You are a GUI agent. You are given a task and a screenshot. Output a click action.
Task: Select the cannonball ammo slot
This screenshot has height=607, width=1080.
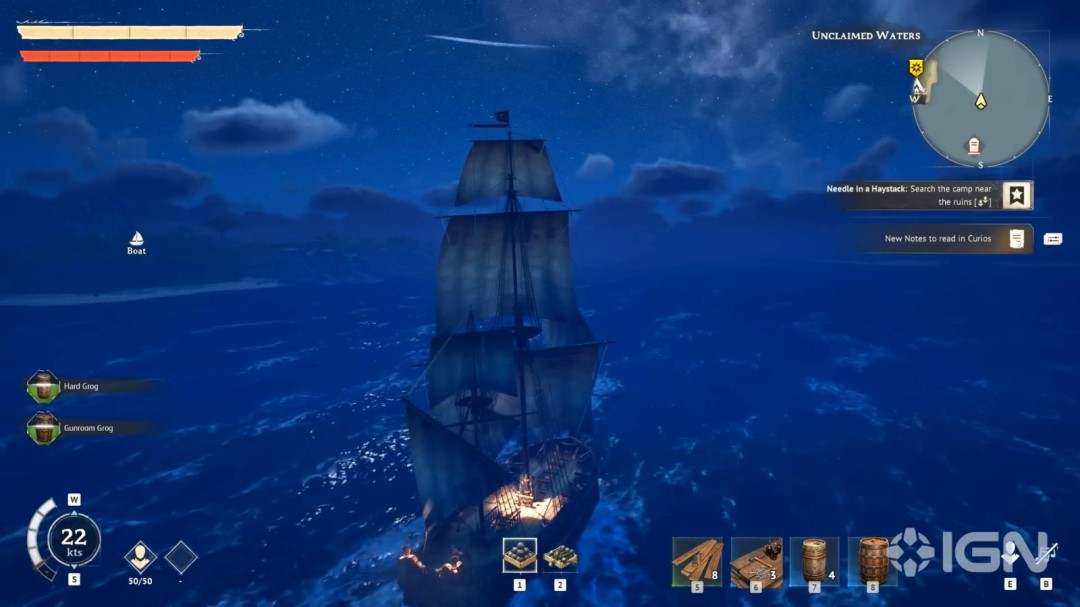(x=519, y=555)
